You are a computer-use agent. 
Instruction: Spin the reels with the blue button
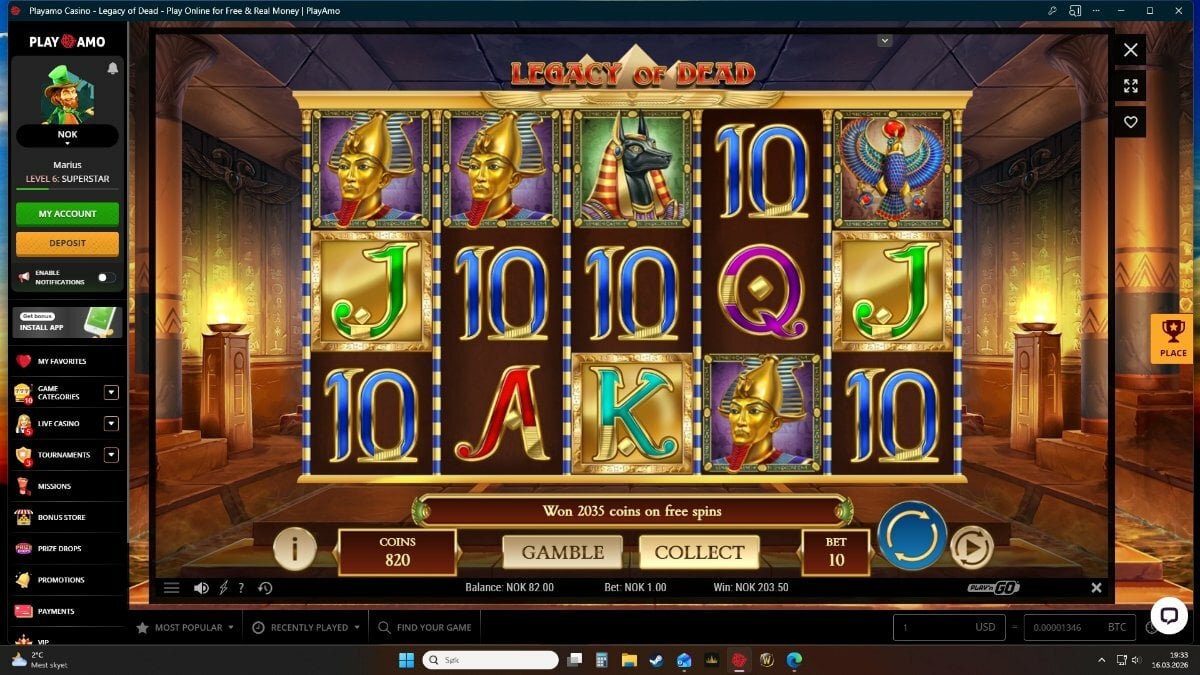point(912,536)
